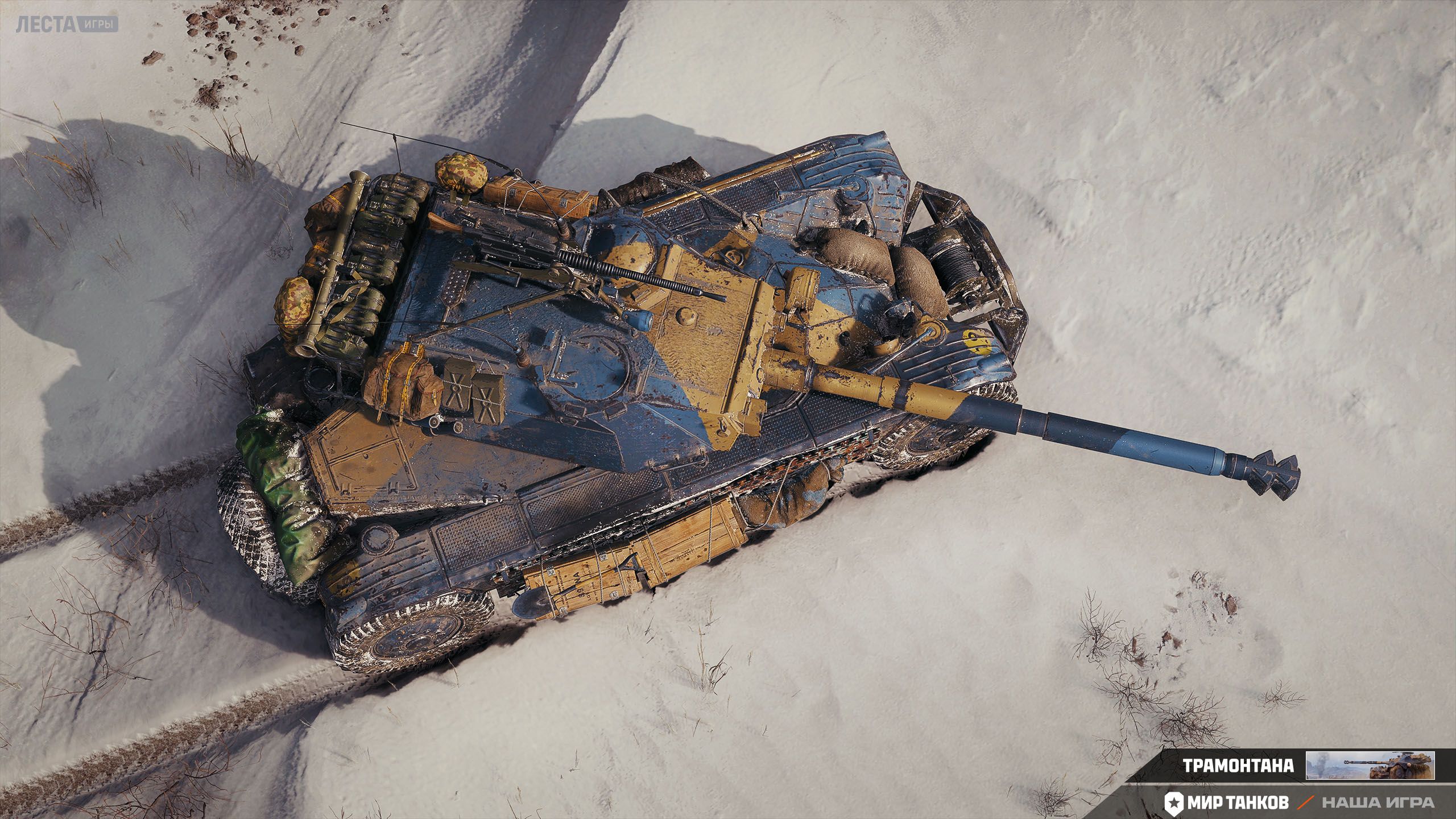Click the Леста Игры logo
This screenshot has width=1456, height=819.
[67, 24]
